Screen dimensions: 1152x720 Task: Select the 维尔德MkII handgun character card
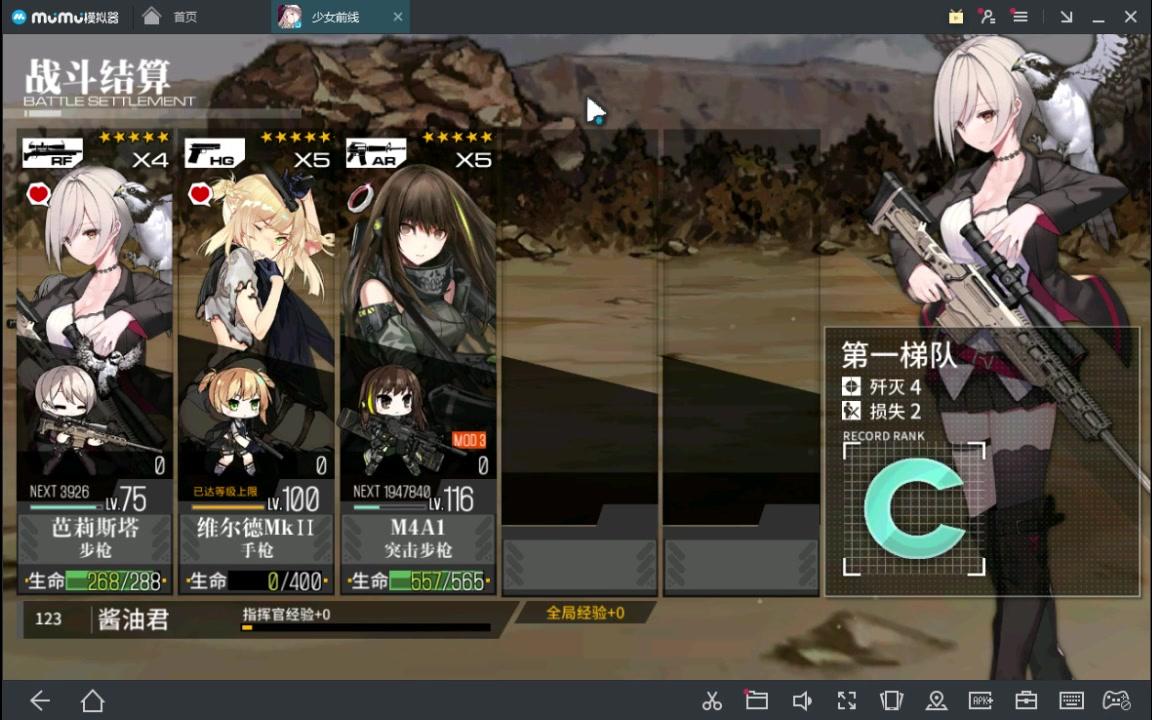tap(257, 360)
